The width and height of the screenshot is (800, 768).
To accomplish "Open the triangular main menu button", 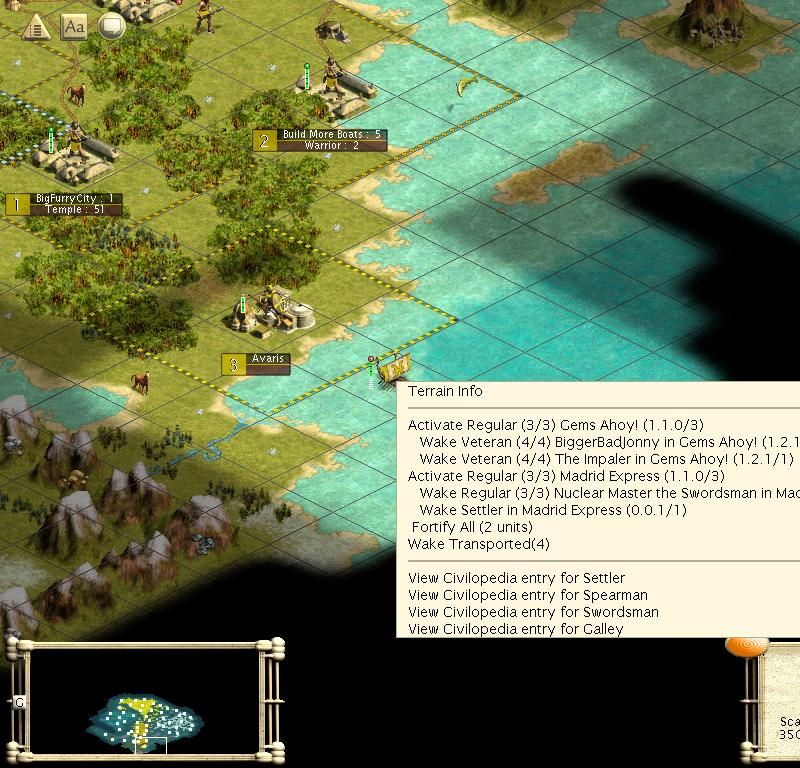I will coord(37,27).
